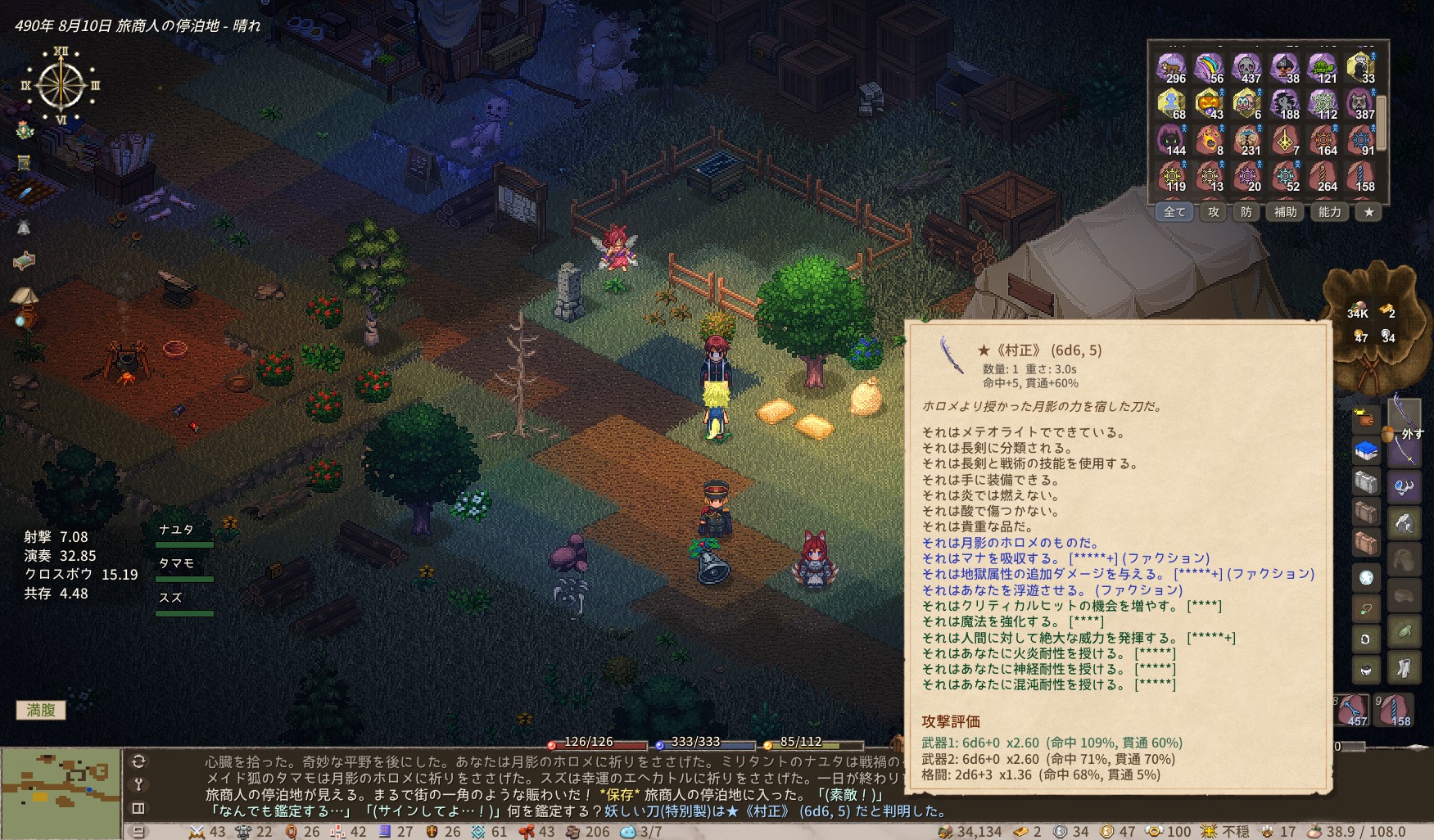Switch to the 全て (all) skill tab

[x=1174, y=212]
